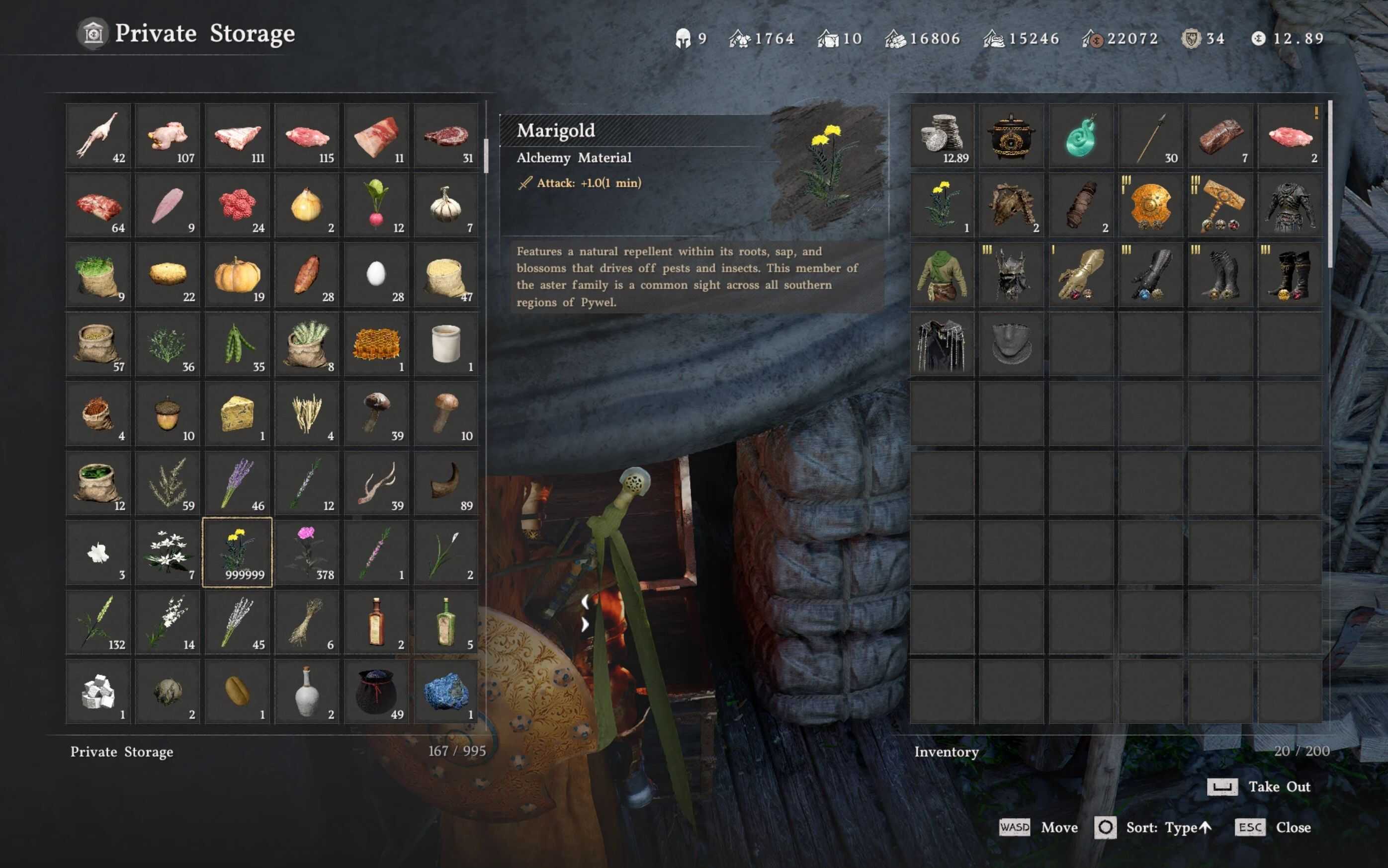Pick the black pouch with red tie

pyautogui.click(x=376, y=691)
